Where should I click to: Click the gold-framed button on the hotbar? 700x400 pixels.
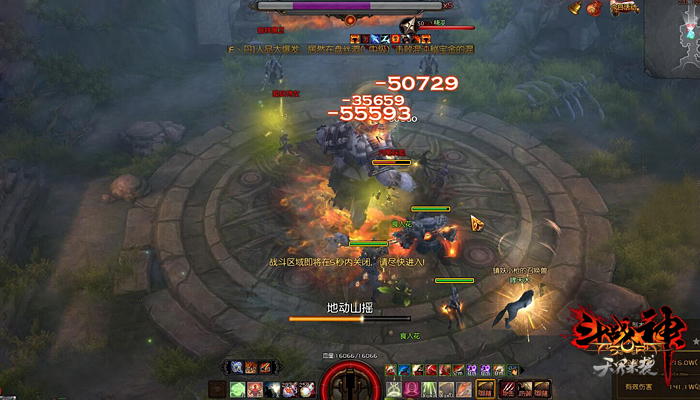tap(486, 389)
